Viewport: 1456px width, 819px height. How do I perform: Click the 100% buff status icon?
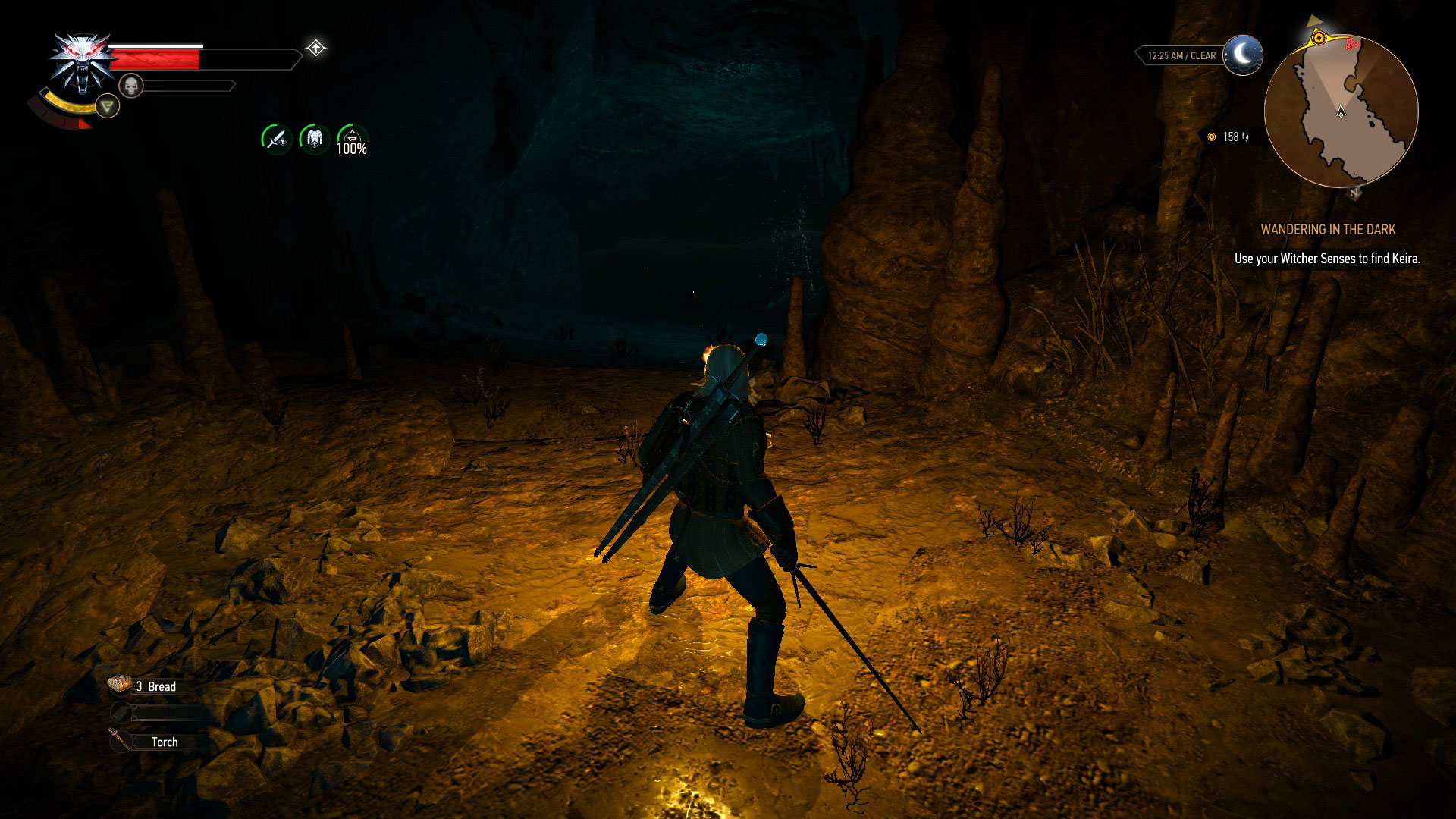point(352,140)
